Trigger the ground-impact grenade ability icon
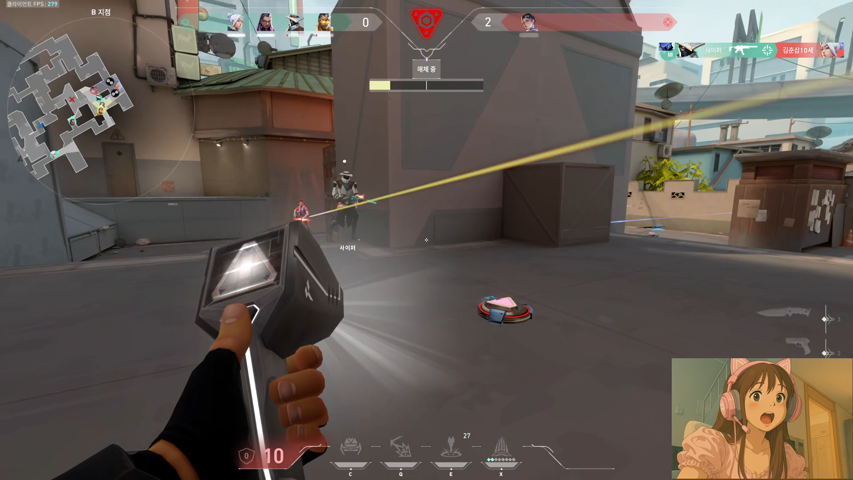Image resolution: width=853 pixels, height=480 pixels. tap(451, 446)
